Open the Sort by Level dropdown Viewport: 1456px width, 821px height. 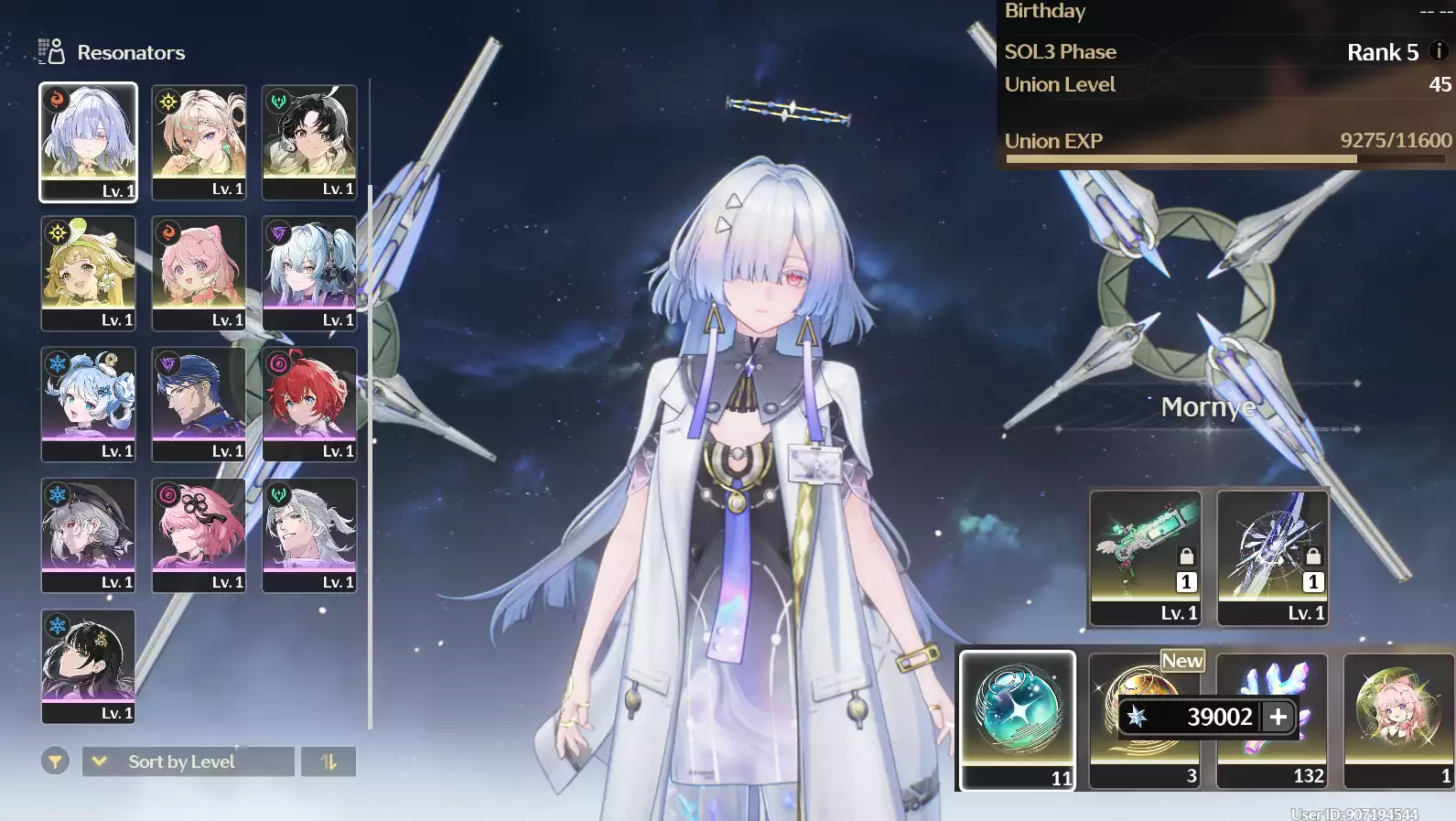189,762
